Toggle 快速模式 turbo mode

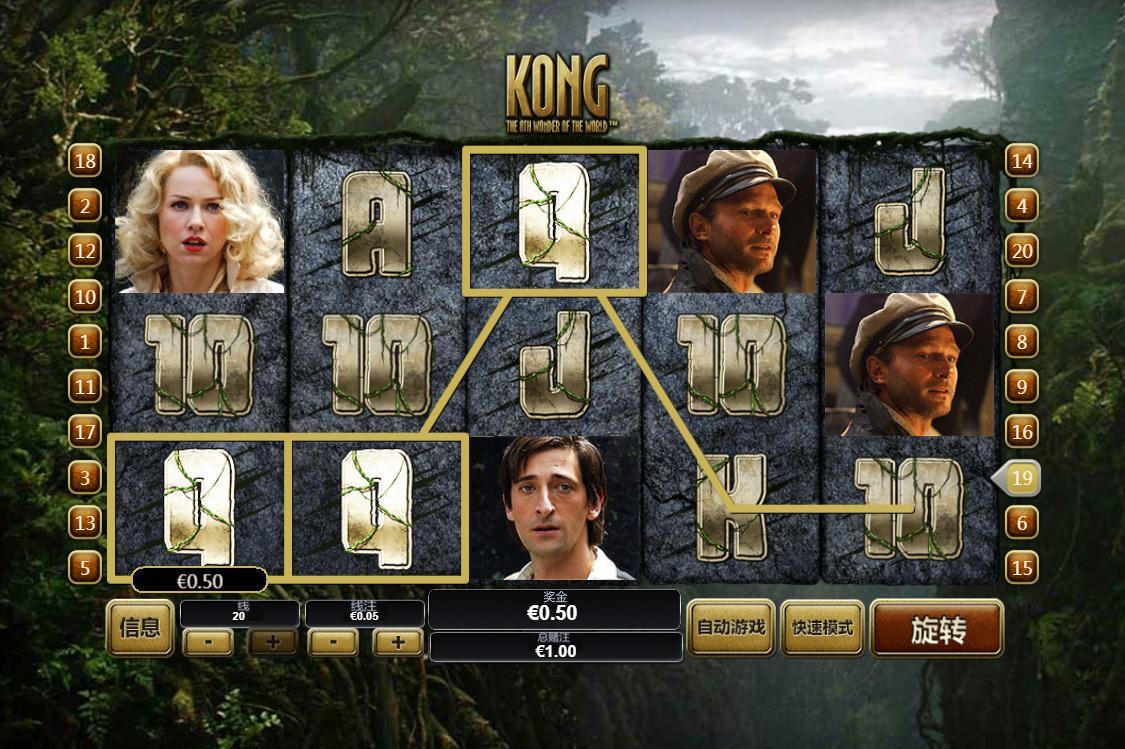(x=823, y=628)
